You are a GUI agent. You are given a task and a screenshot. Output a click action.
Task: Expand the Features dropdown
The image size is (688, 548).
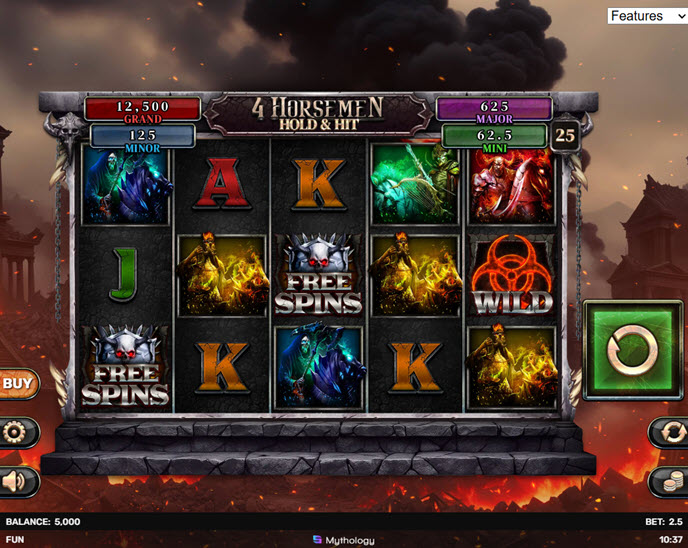pyautogui.click(x=647, y=16)
